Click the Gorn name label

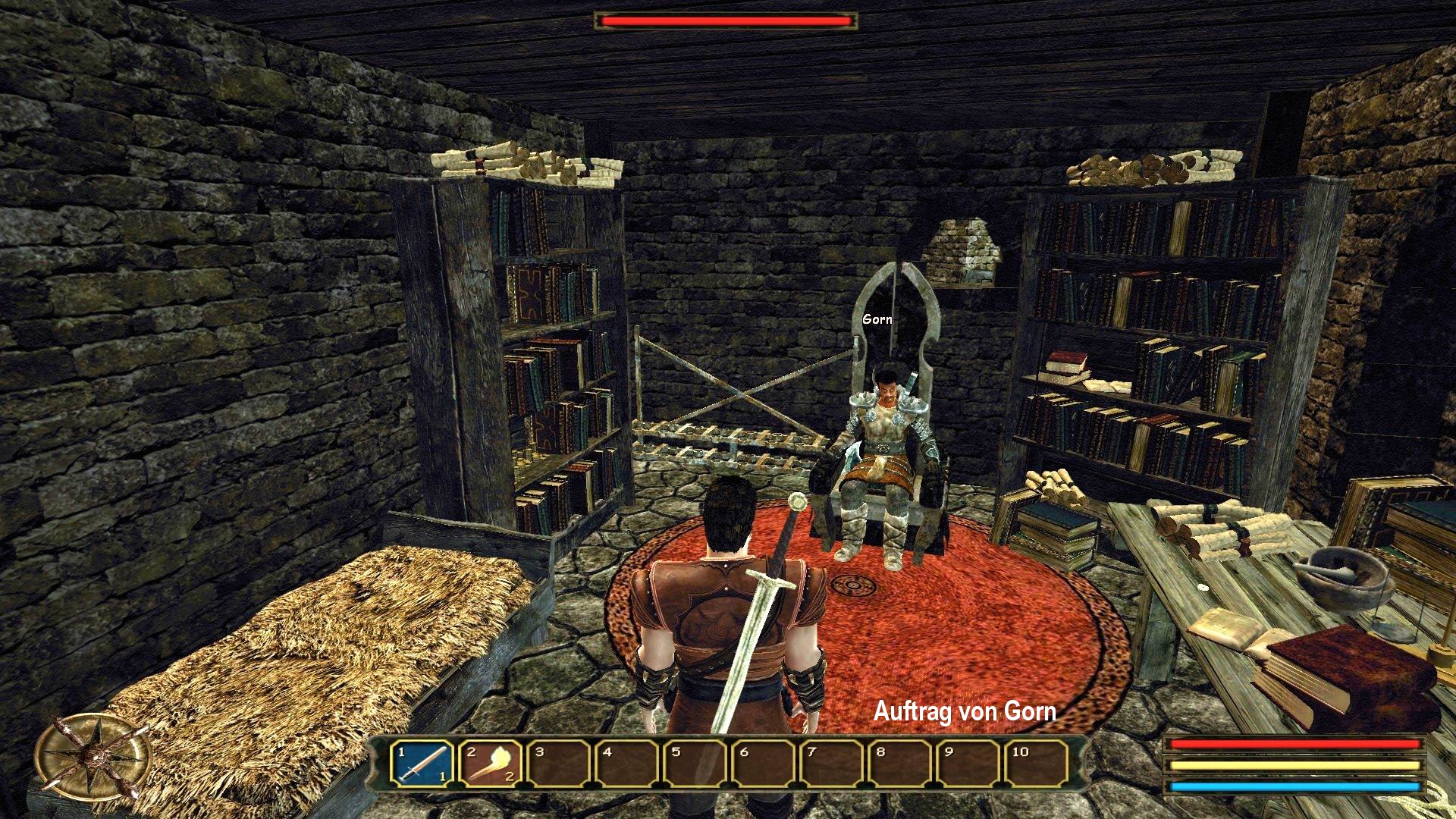pyautogui.click(x=877, y=320)
